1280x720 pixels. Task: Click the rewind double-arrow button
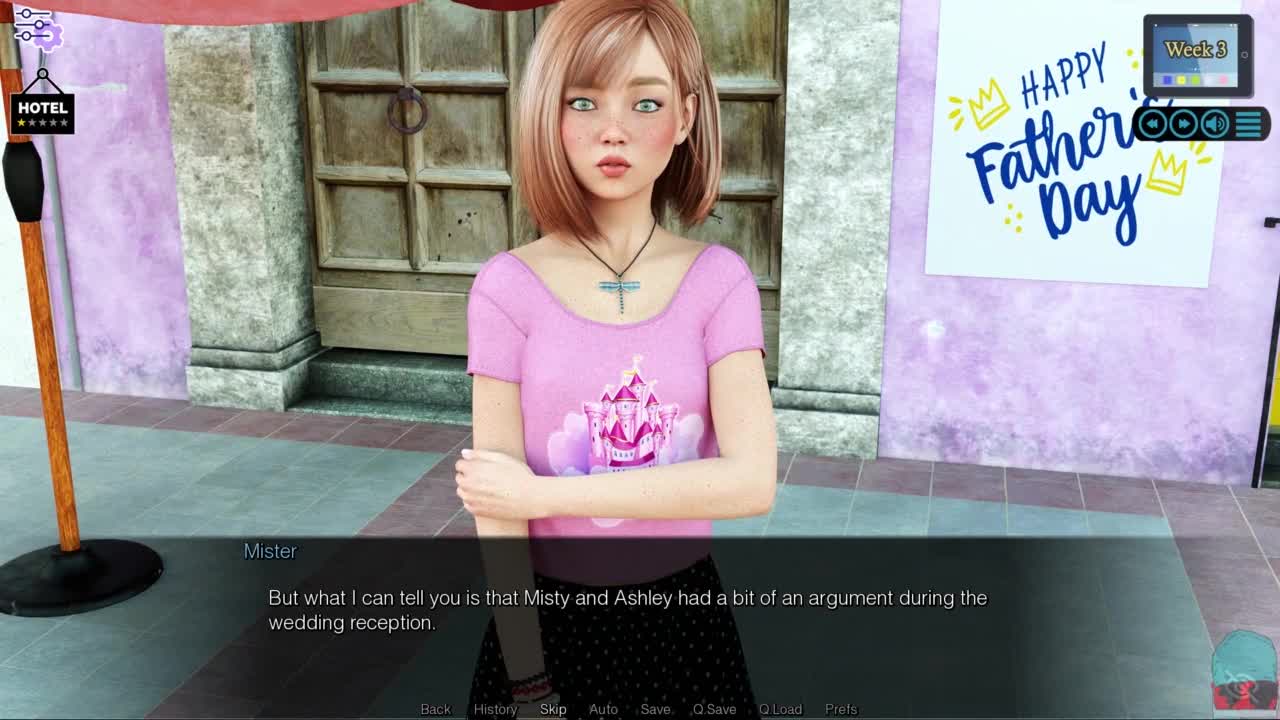pos(1153,124)
